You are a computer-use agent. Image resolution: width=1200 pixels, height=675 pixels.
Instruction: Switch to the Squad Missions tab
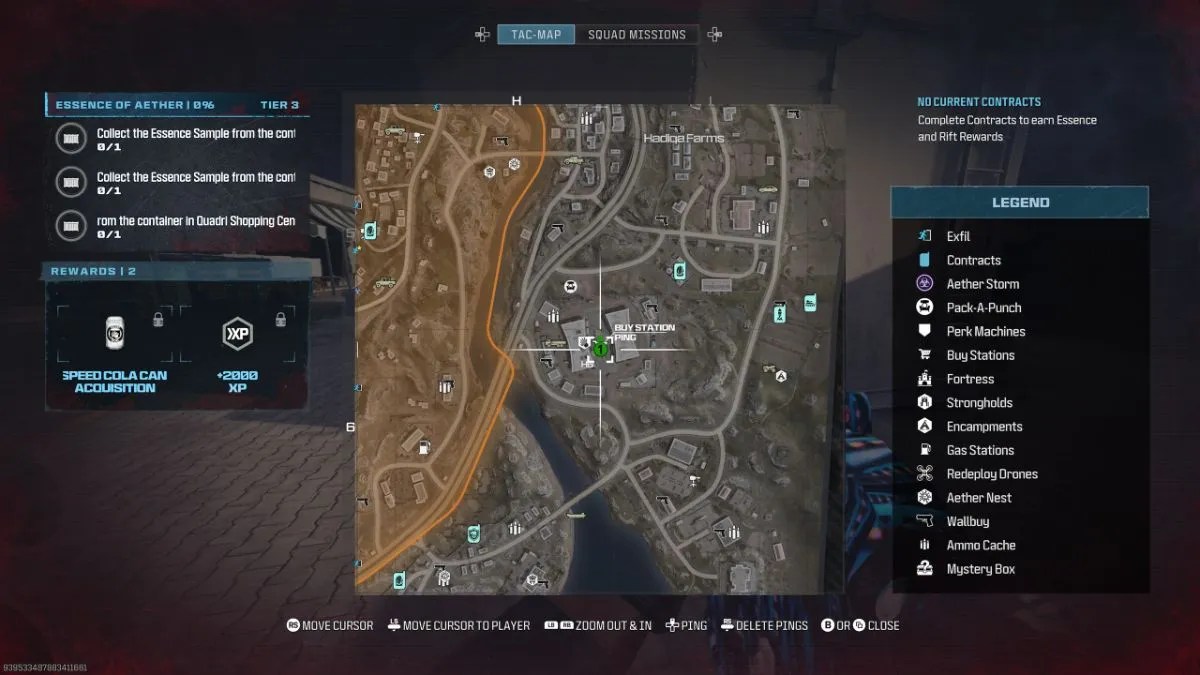pyautogui.click(x=637, y=35)
